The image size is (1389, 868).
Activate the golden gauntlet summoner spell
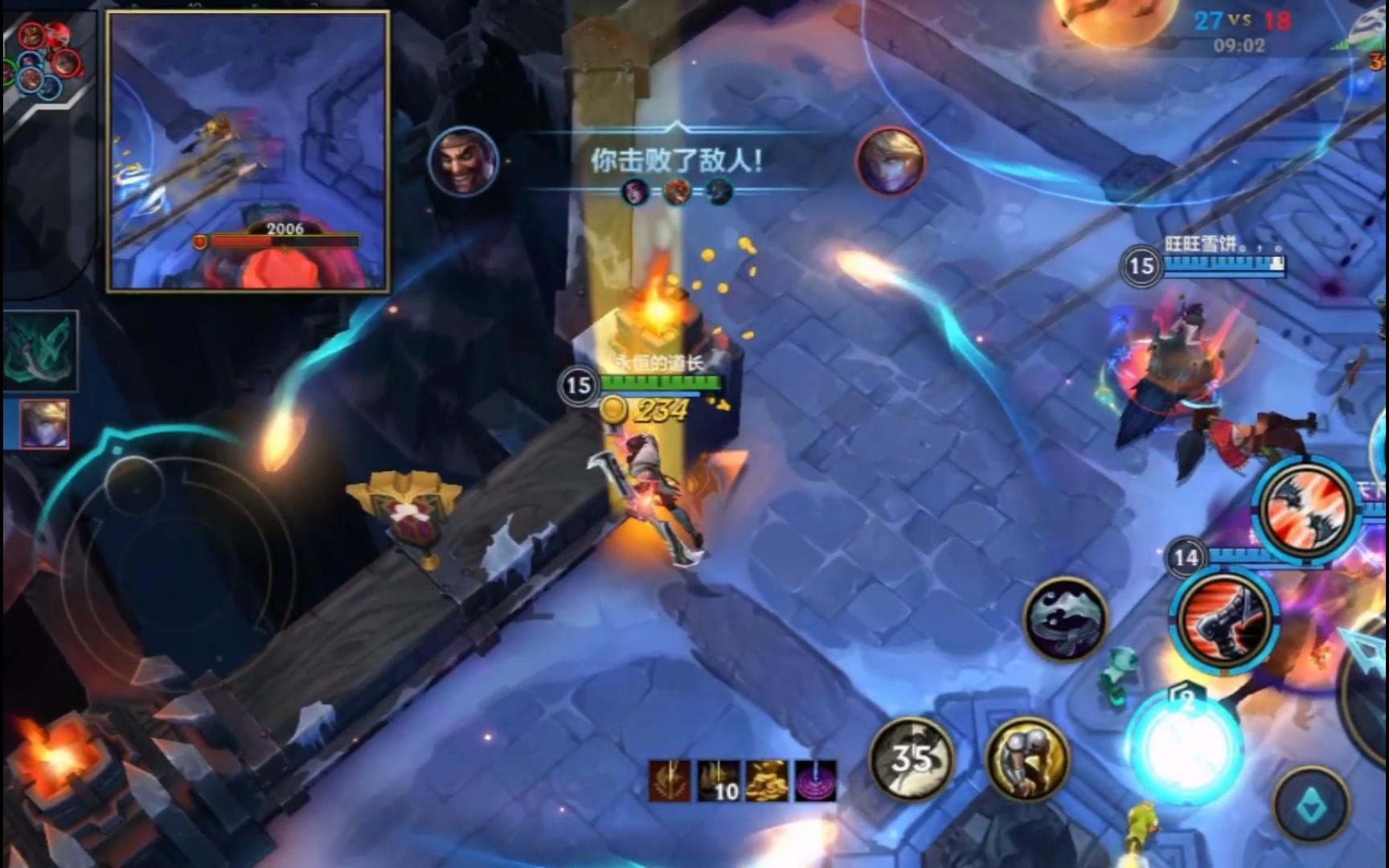(1027, 758)
